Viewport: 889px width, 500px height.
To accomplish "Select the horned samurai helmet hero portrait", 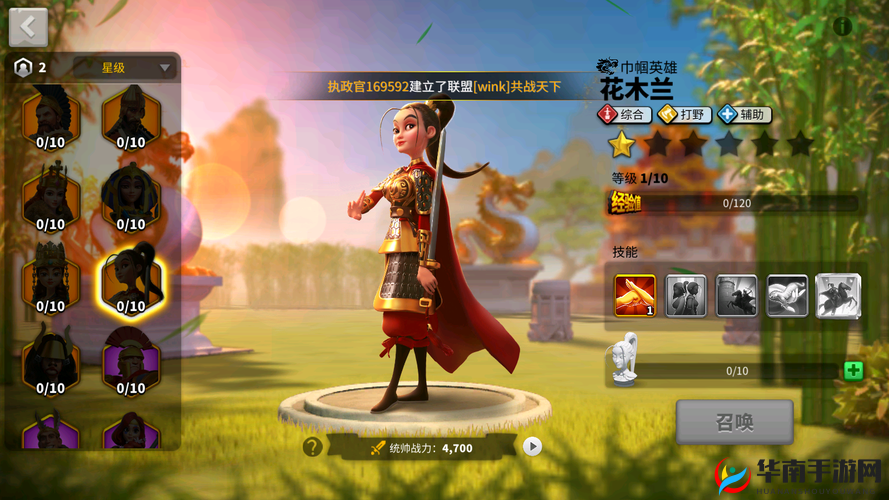I will pos(50,360).
